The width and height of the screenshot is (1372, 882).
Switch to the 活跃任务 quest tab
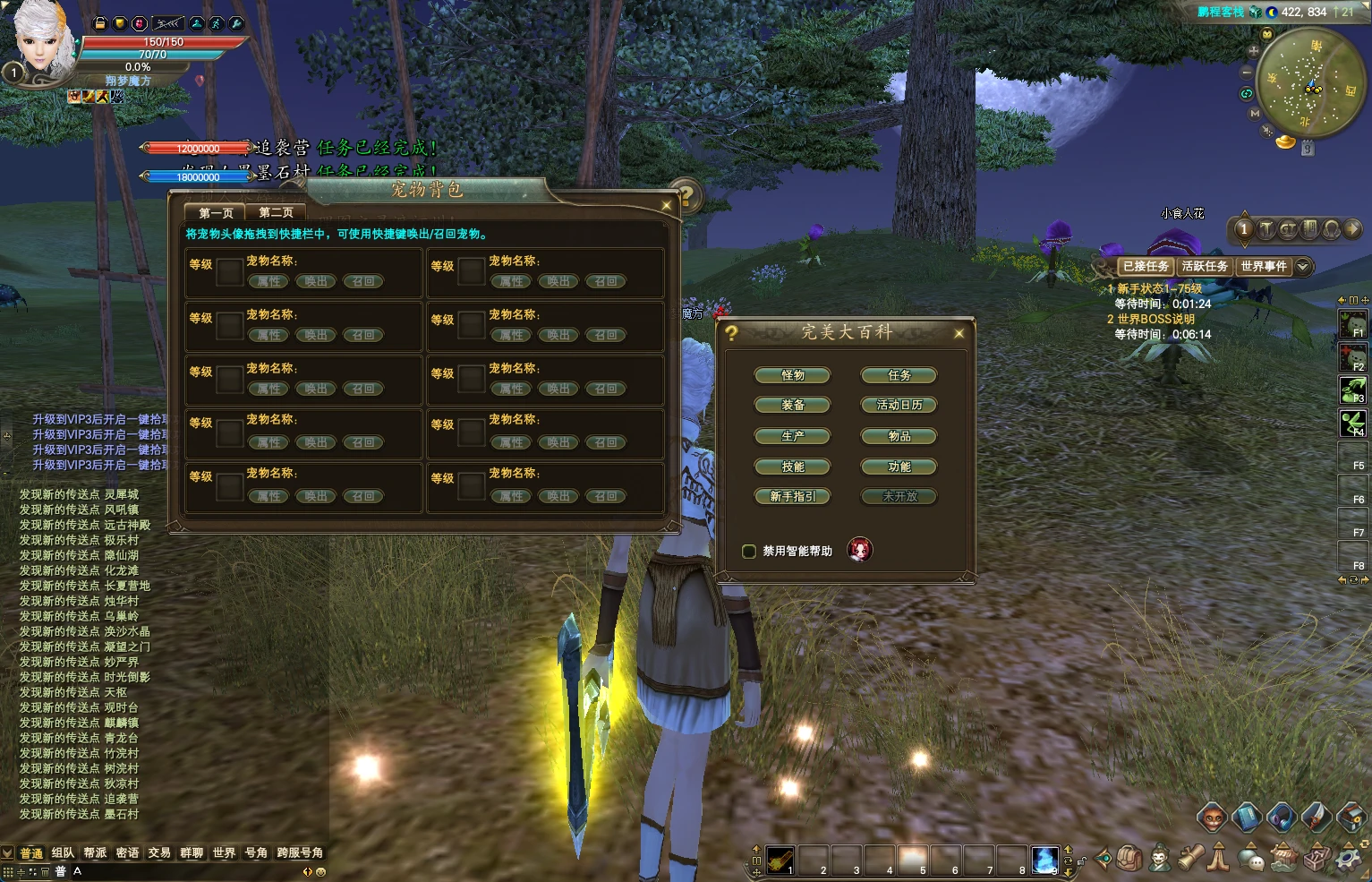coord(1205,267)
